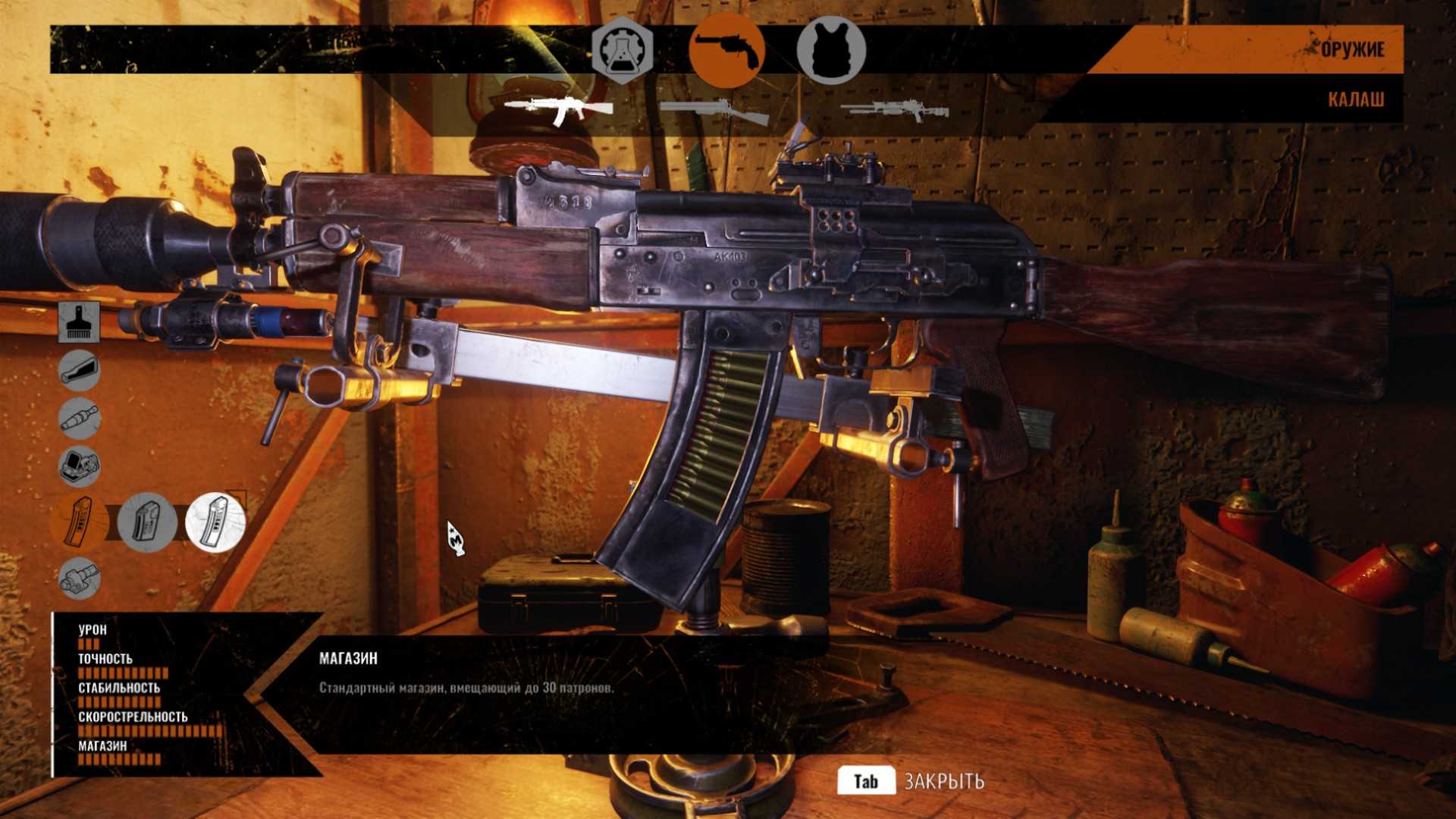
Task: Pick the scoped rifle silhouette on right
Action: click(x=895, y=111)
